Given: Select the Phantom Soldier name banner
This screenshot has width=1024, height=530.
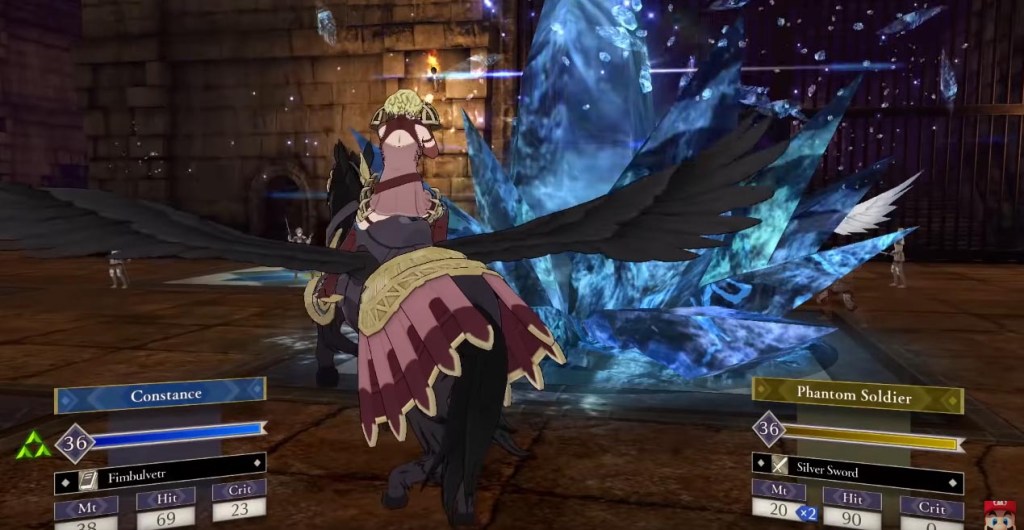Looking at the screenshot, I should 855,394.
